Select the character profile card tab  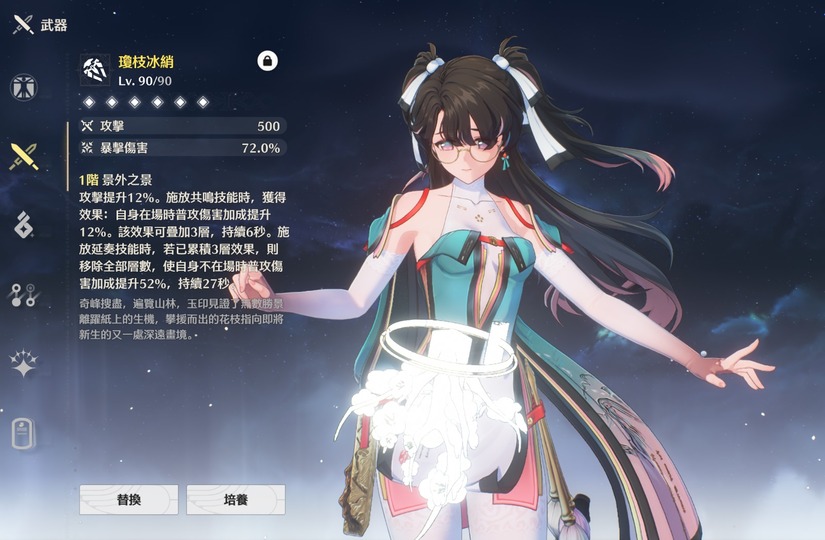[x=24, y=432]
